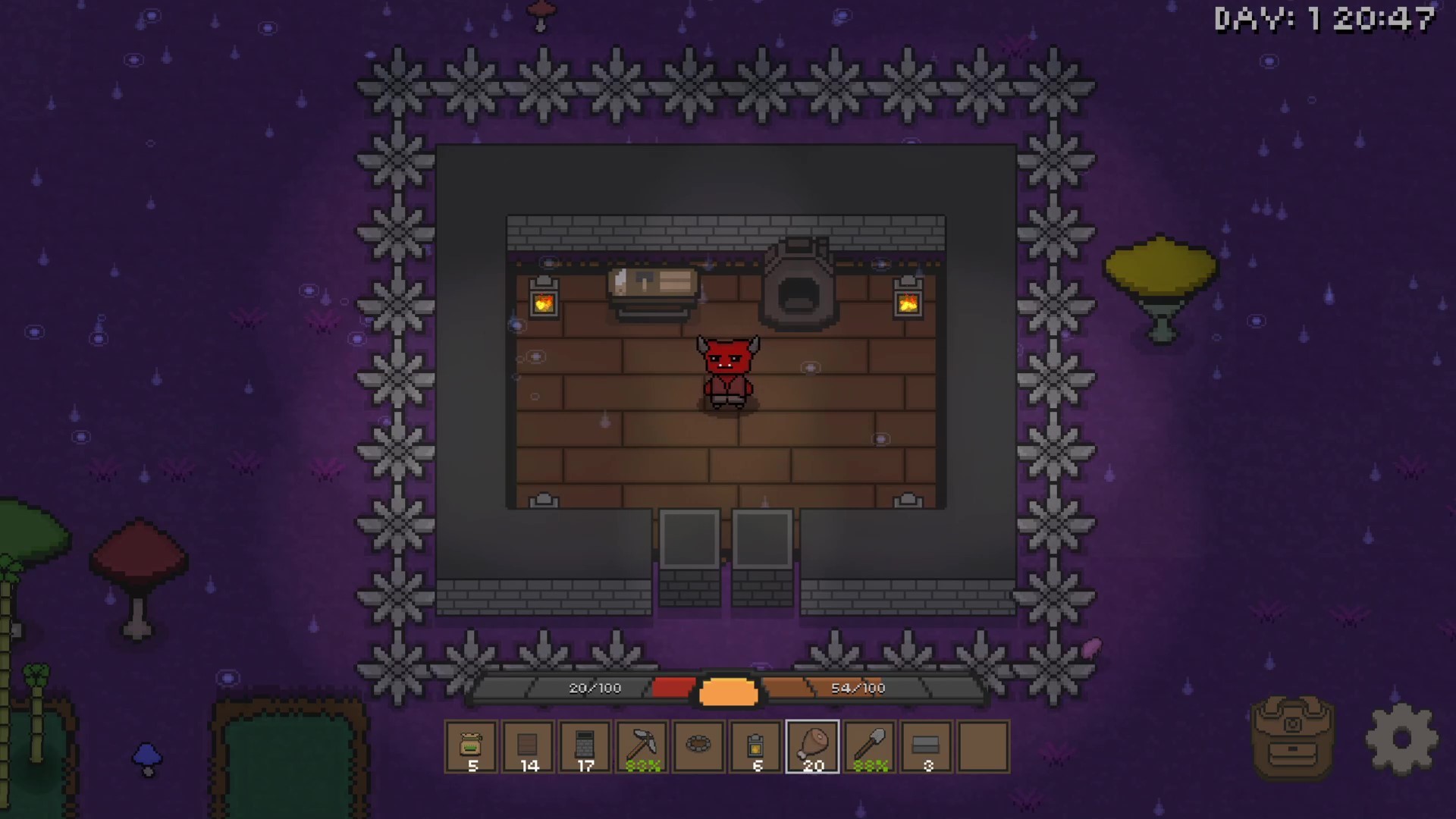Select the metal ingot stack of 3
This screenshot has height=819, width=1456.
[x=926, y=747]
